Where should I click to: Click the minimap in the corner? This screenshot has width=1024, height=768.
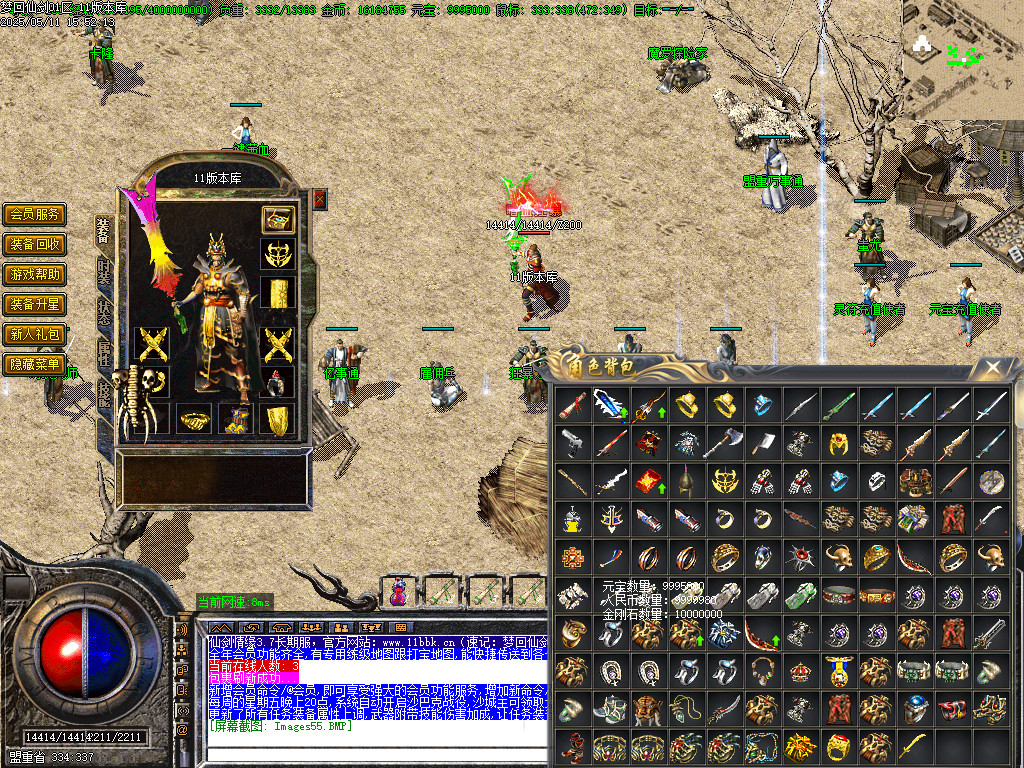coord(962,48)
